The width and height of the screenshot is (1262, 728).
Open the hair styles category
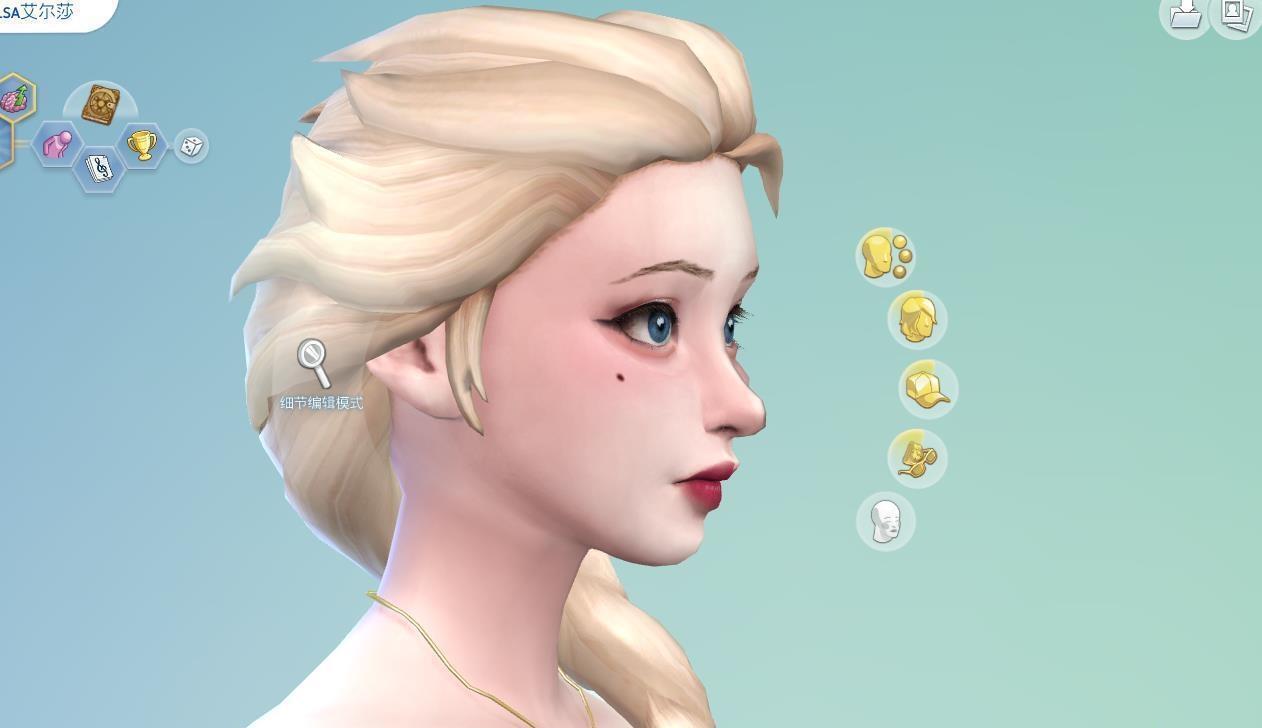pos(917,320)
